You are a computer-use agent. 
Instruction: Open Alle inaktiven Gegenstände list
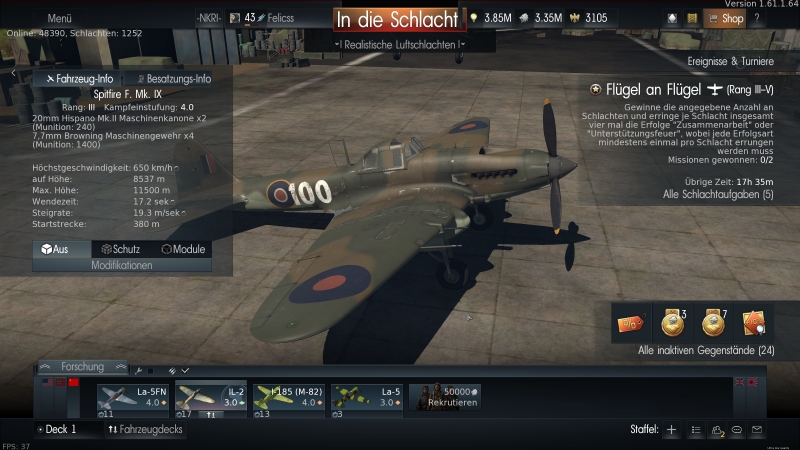706,350
